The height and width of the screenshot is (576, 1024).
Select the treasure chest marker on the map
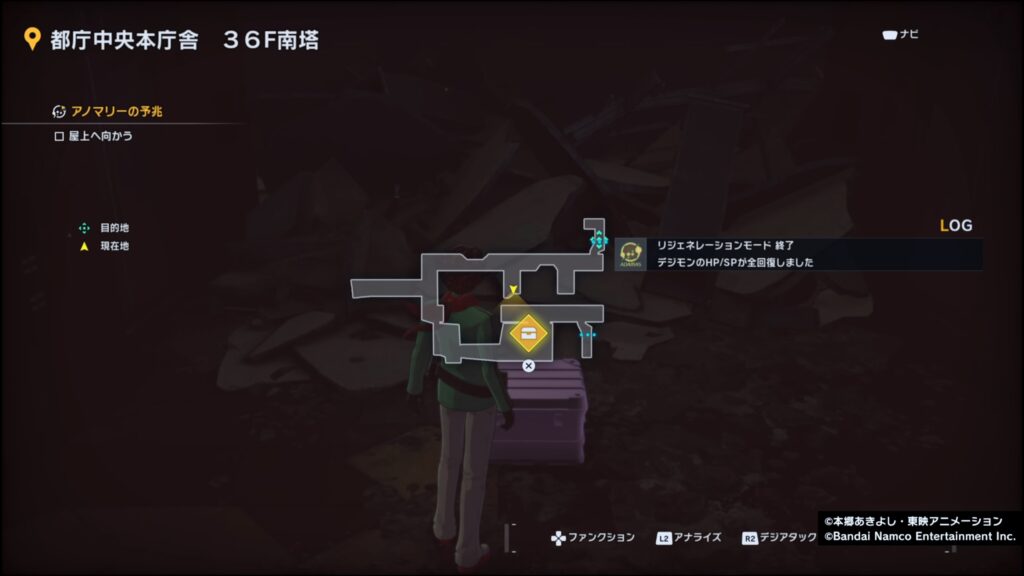527,334
